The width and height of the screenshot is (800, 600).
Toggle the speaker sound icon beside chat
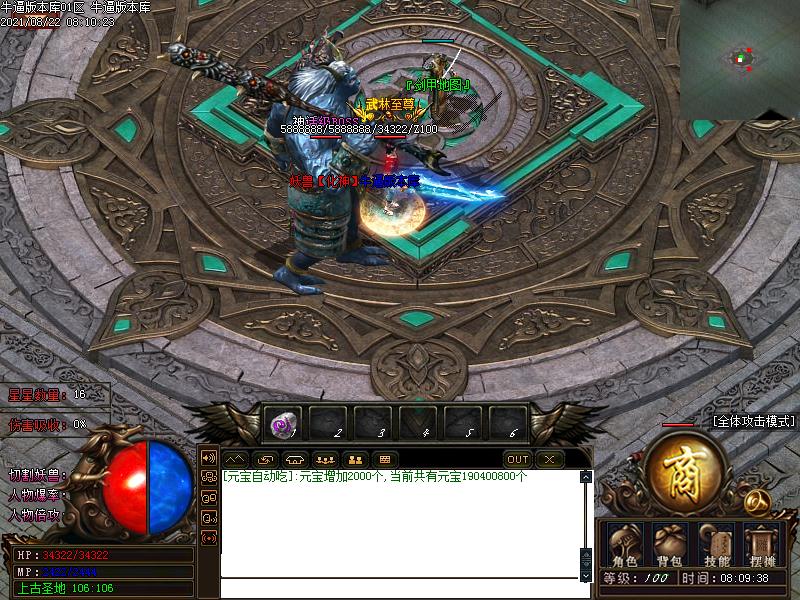(209, 457)
